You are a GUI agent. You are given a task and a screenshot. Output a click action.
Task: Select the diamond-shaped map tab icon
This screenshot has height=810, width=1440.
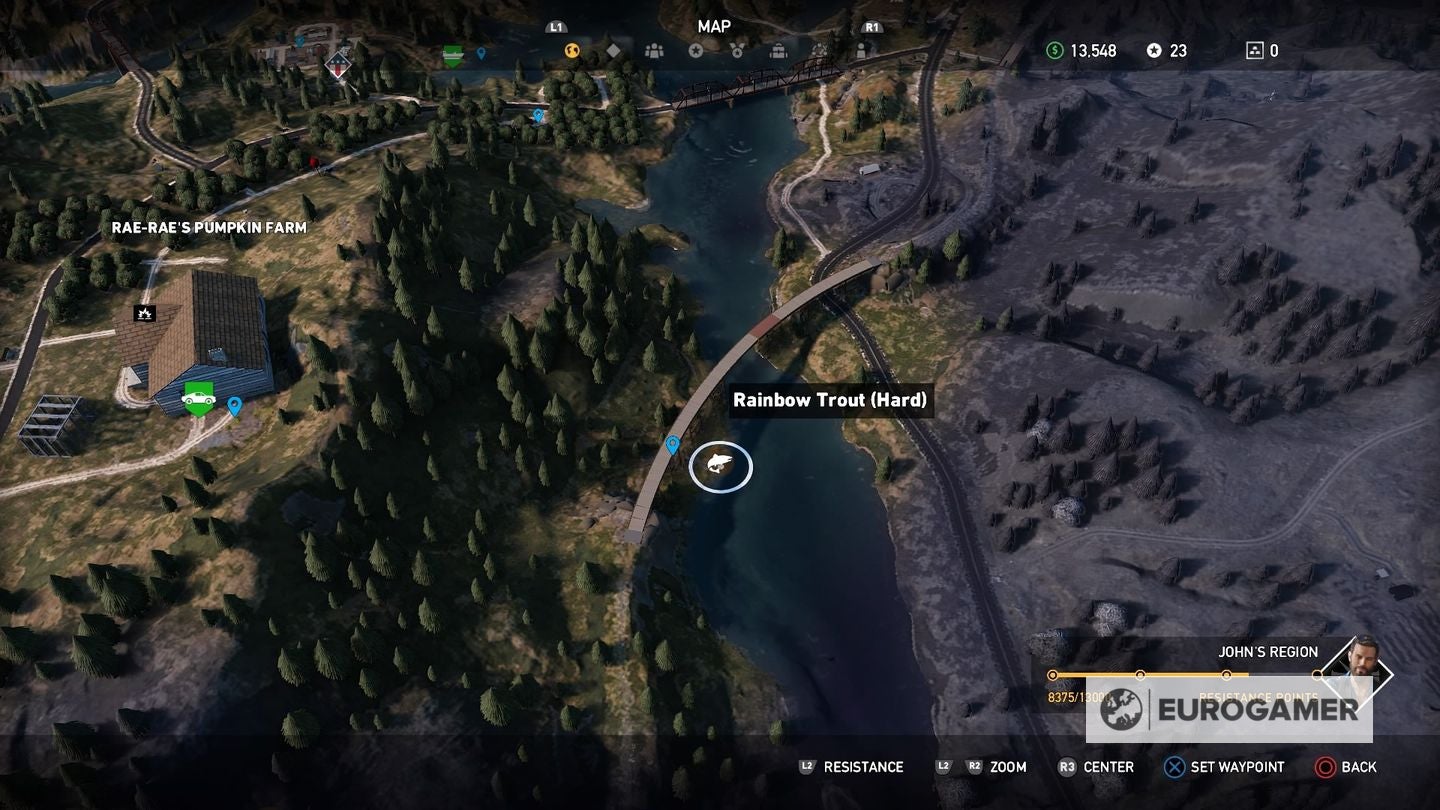coord(612,50)
